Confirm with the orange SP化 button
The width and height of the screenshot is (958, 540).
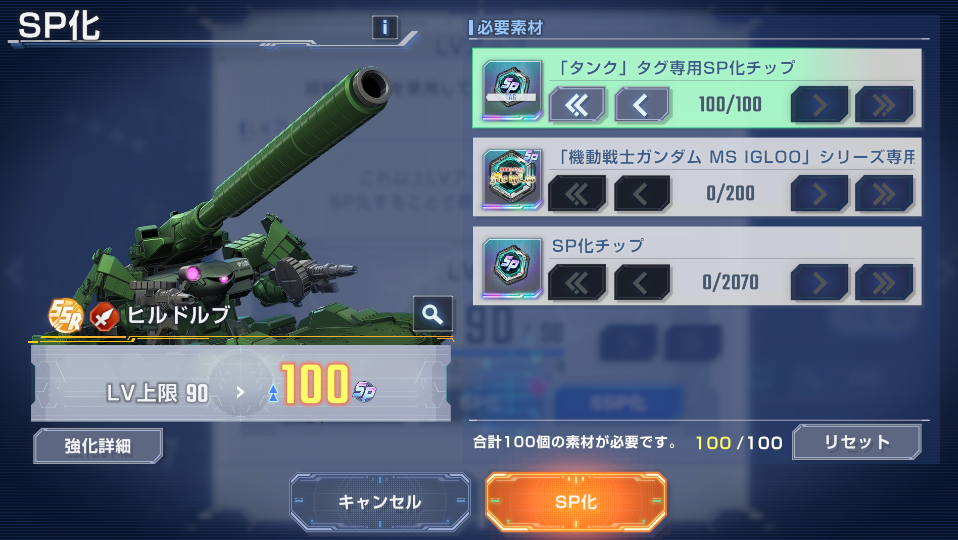[576, 501]
